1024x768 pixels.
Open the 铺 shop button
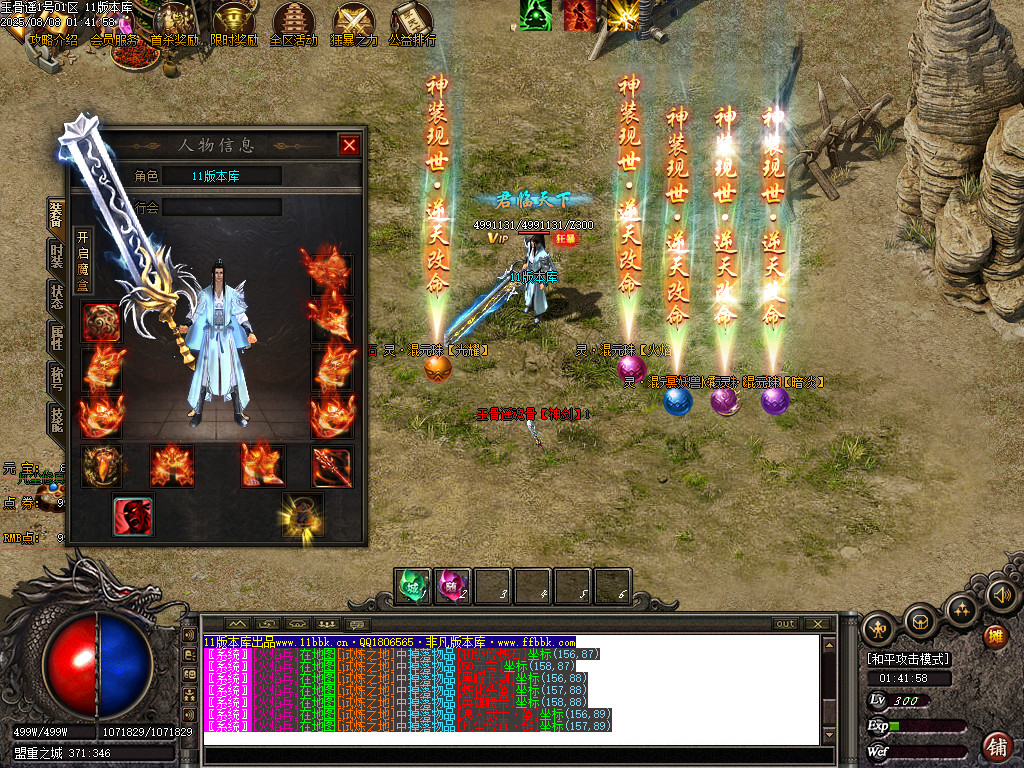tap(996, 746)
